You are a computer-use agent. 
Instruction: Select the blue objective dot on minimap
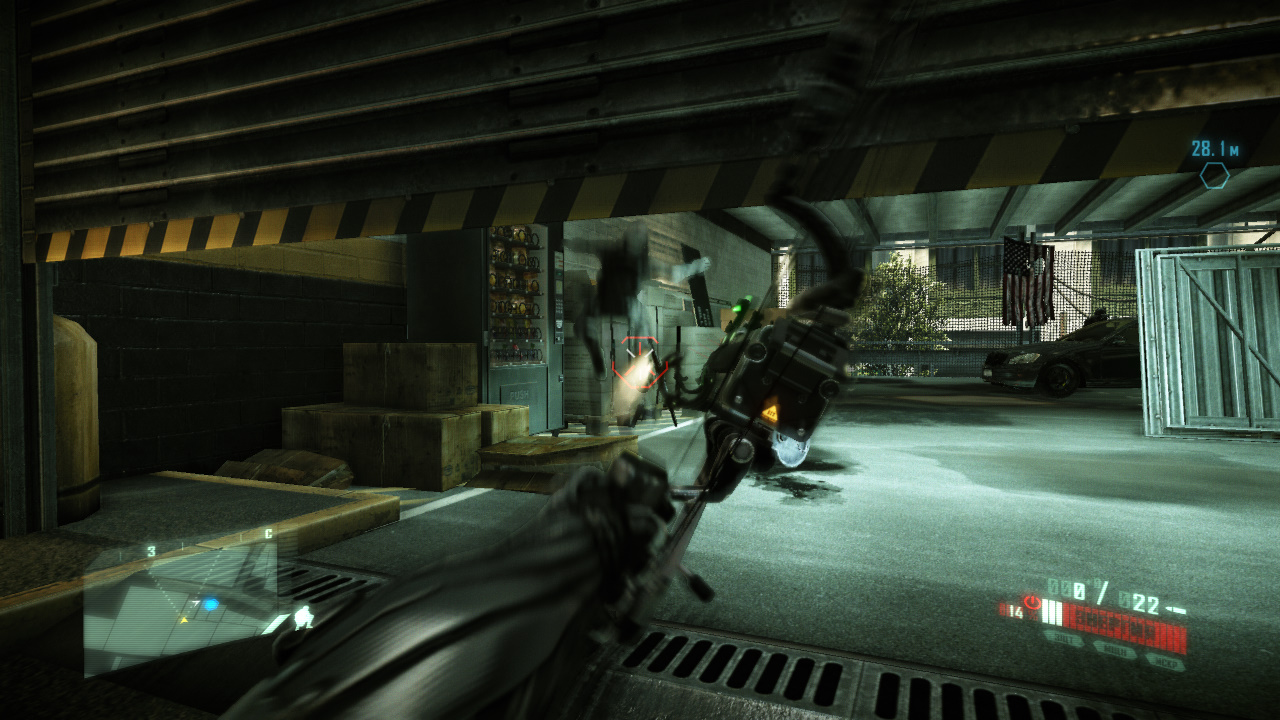pos(210,604)
